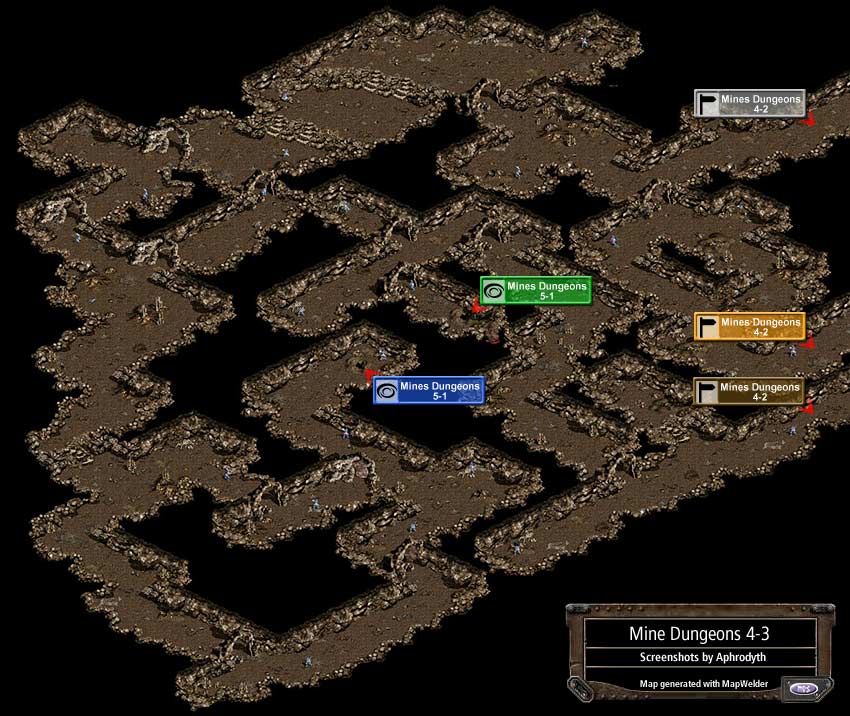Select the blue Mines Dungeons 5-1 marker
Viewport: 850px width, 716px height.
coord(429,390)
